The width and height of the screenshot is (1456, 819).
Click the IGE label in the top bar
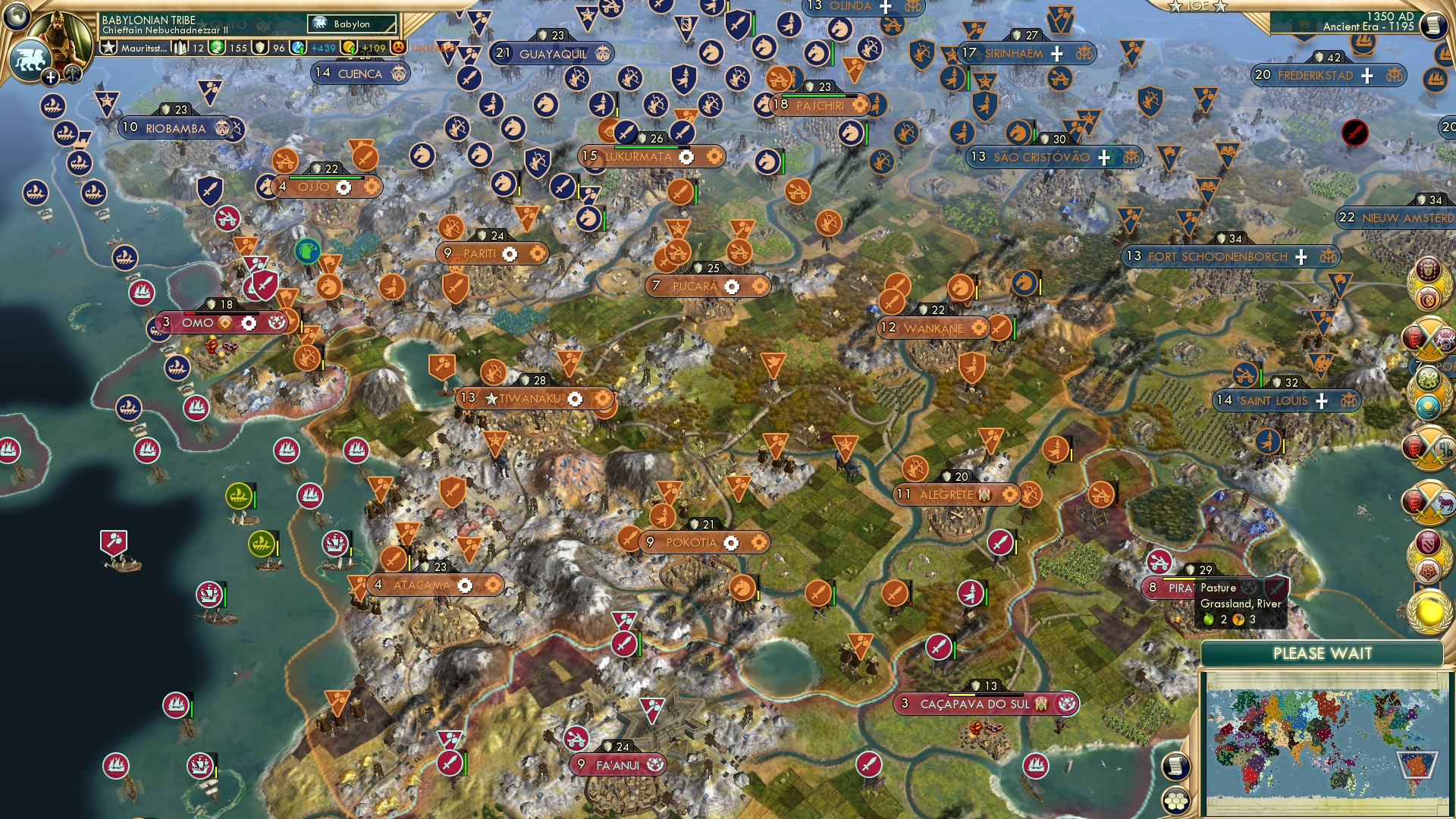point(1199,5)
